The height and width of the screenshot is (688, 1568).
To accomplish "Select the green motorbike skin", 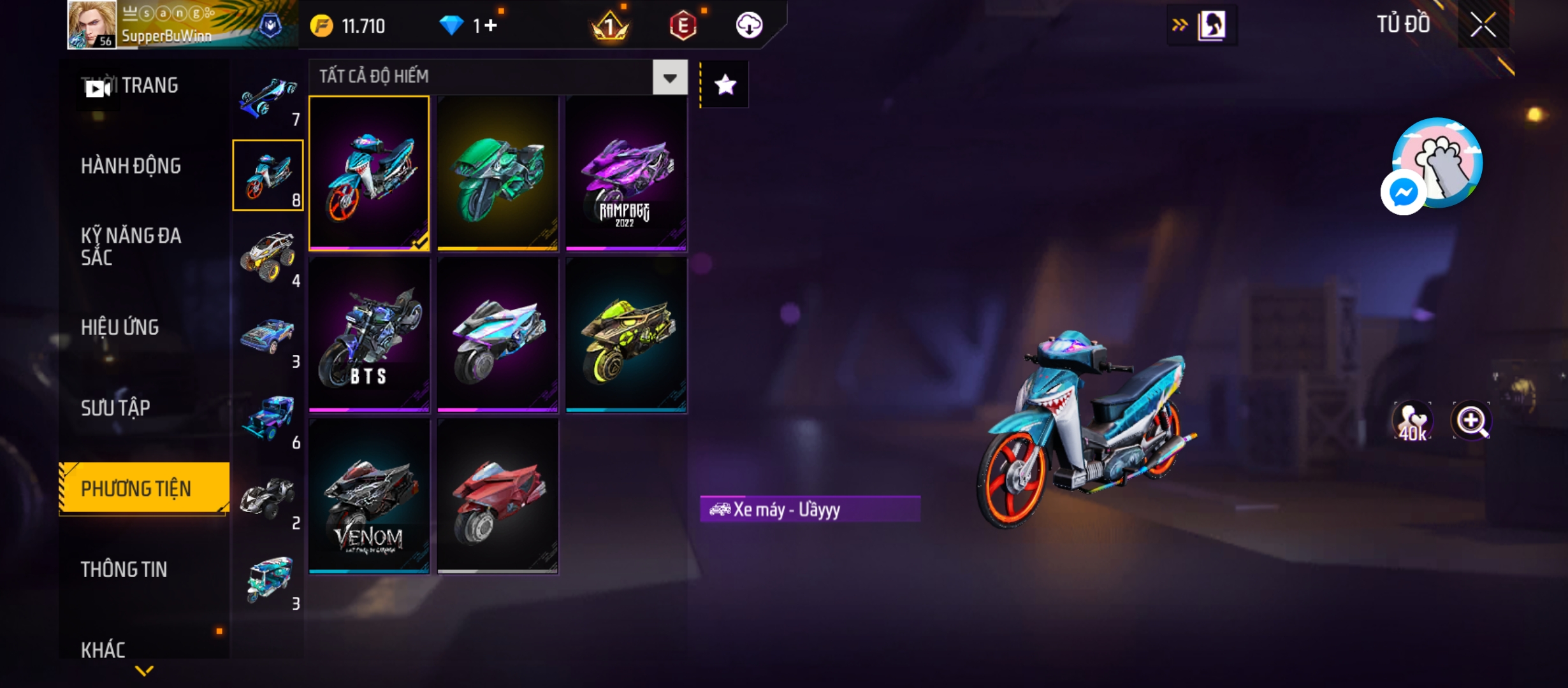I will 498,173.
